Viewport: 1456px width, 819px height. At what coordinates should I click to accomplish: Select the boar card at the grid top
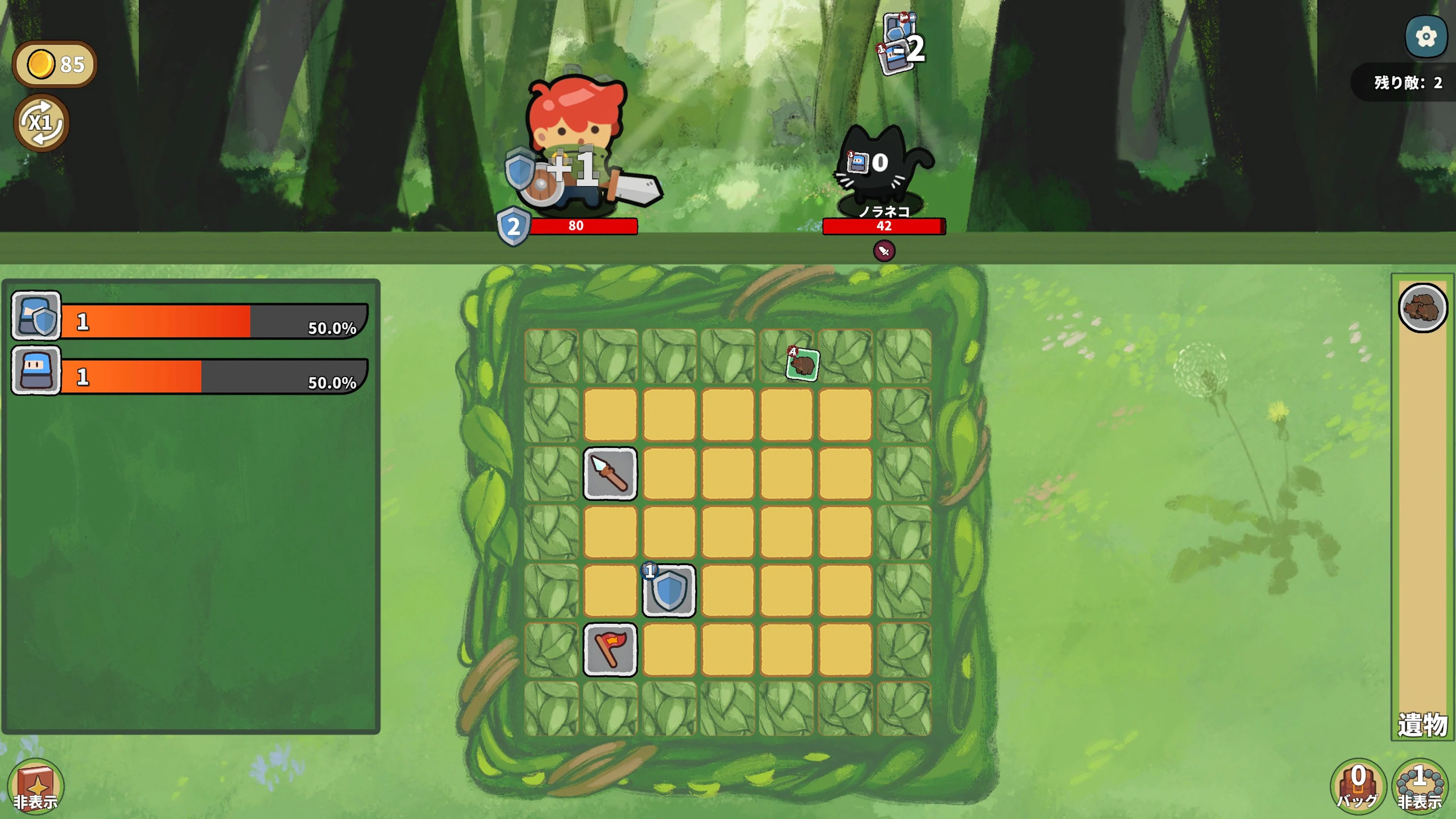pos(803,364)
